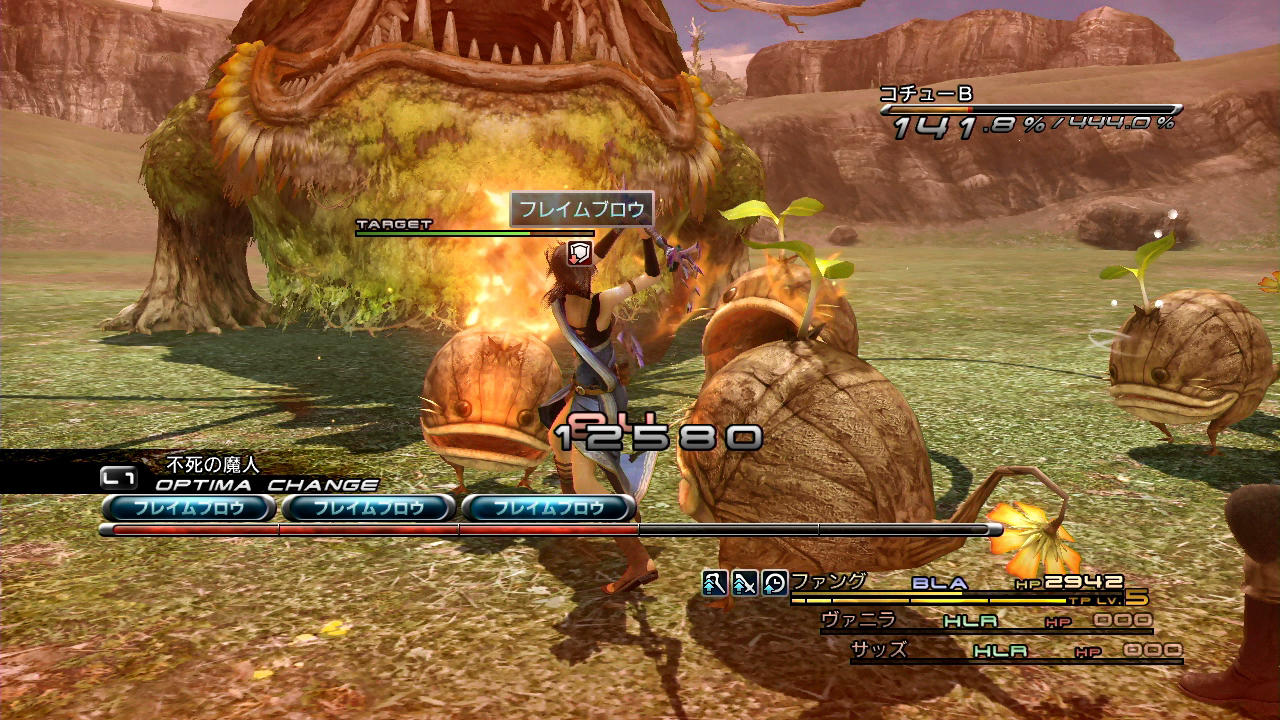The image size is (1280, 720).
Task: Select the clock Haste buff icon
Action: pyautogui.click(x=775, y=582)
